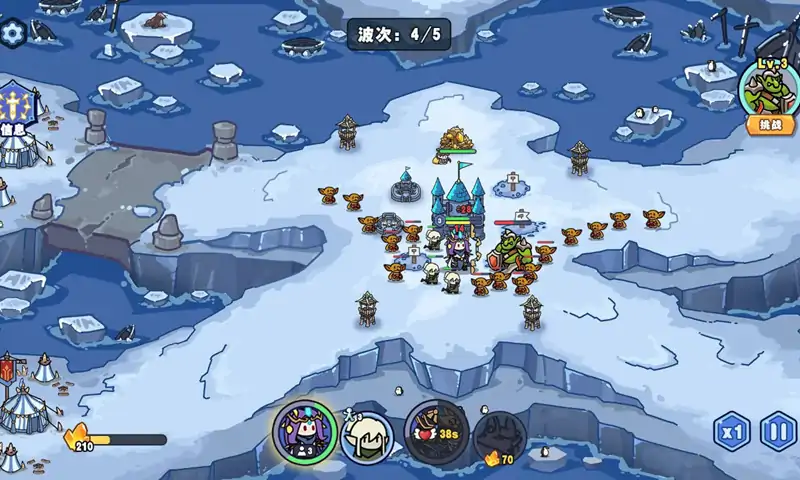Image resolution: width=800 pixels, height=480 pixels.
Task: Activate the skill with 38s cooldown
Action: click(x=436, y=432)
